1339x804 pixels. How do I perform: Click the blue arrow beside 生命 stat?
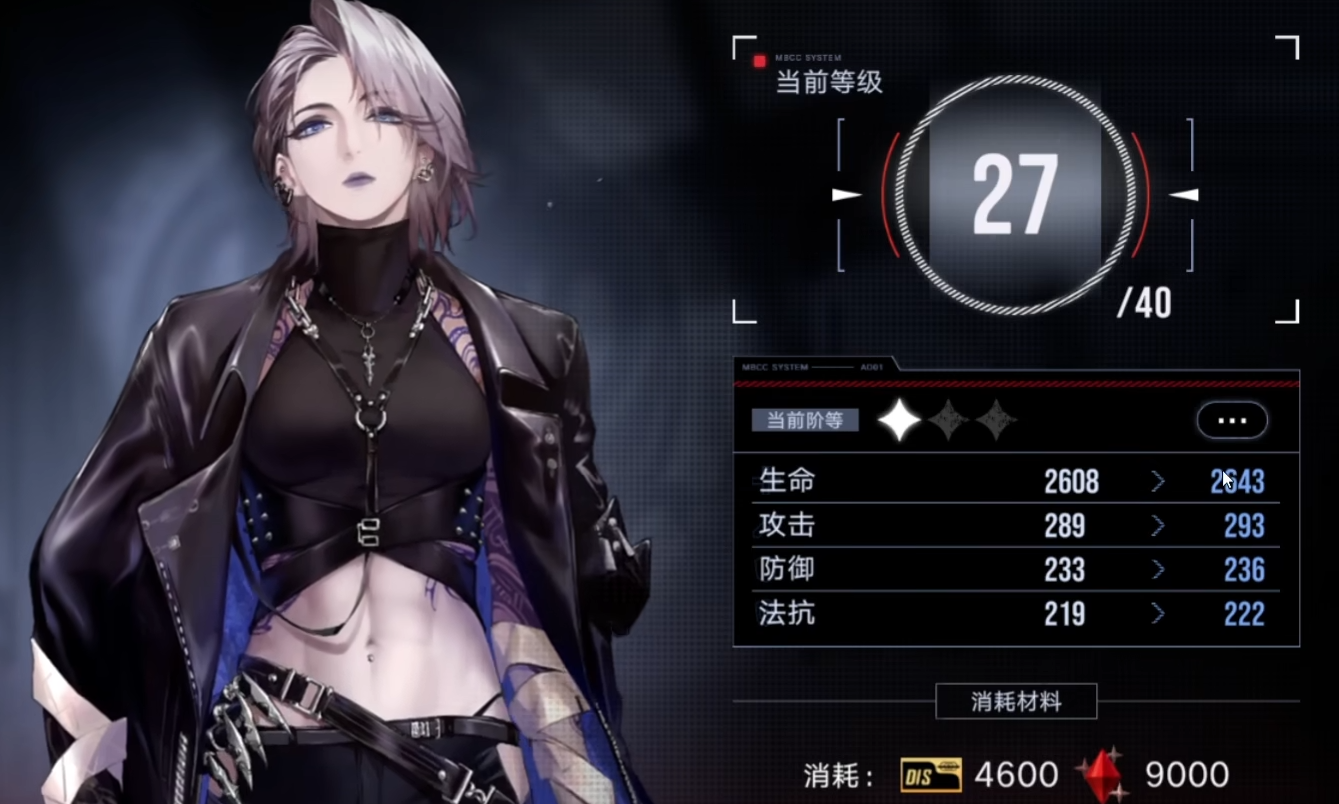tap(1160, 481)
